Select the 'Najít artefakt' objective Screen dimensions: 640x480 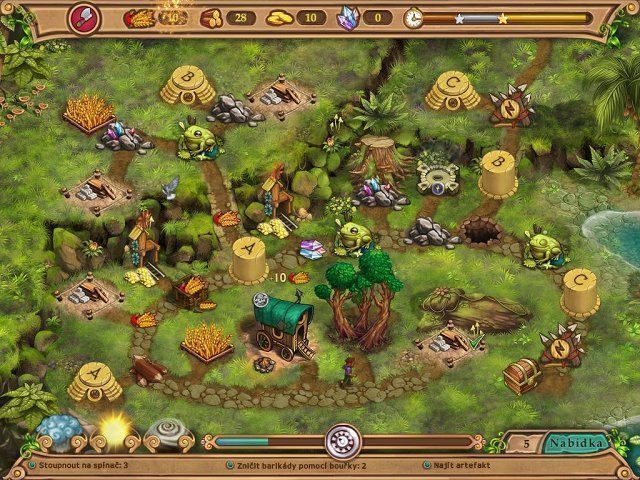point(464,466)
